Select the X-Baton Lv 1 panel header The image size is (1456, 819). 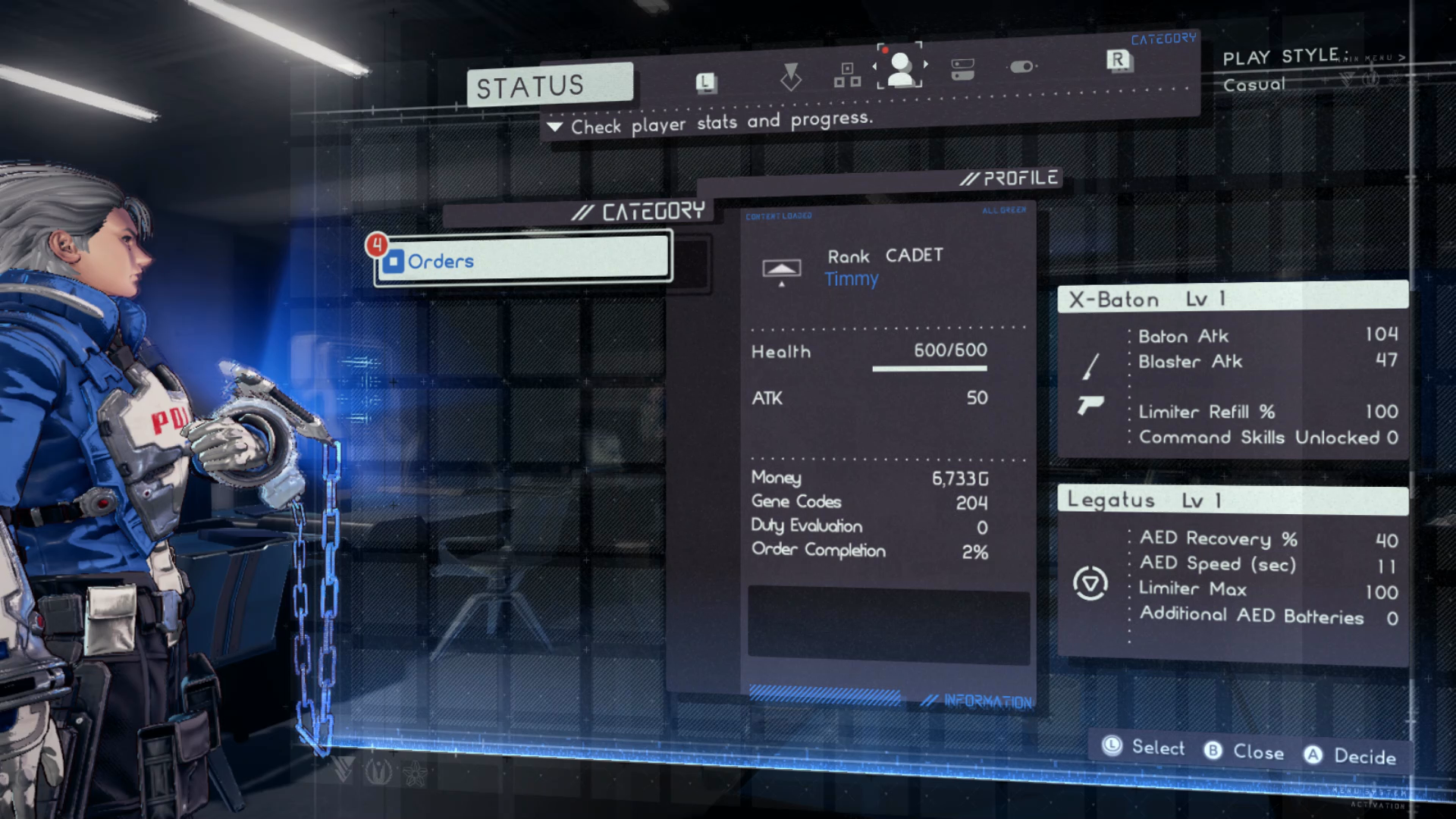click(1232, 298)
